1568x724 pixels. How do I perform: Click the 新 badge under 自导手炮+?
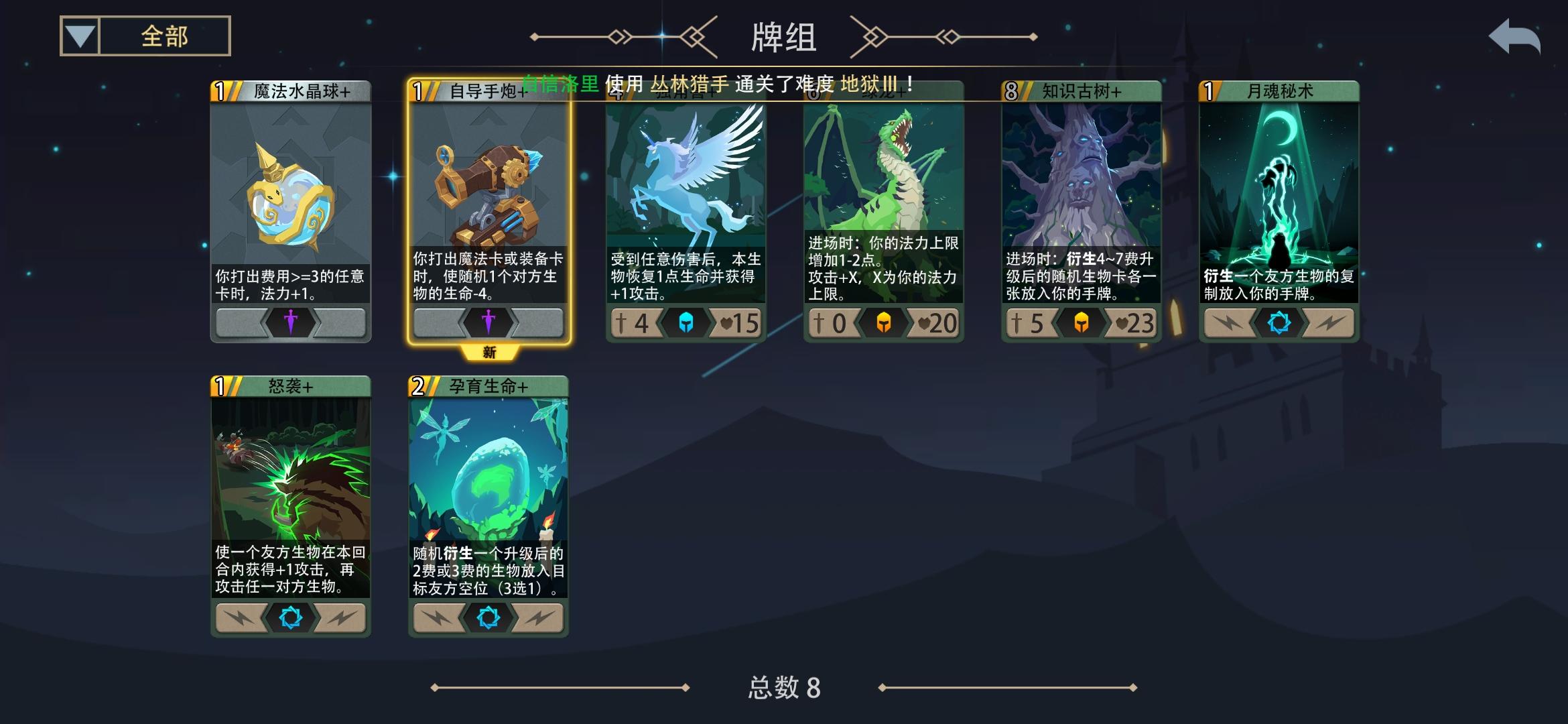point(488,352)
